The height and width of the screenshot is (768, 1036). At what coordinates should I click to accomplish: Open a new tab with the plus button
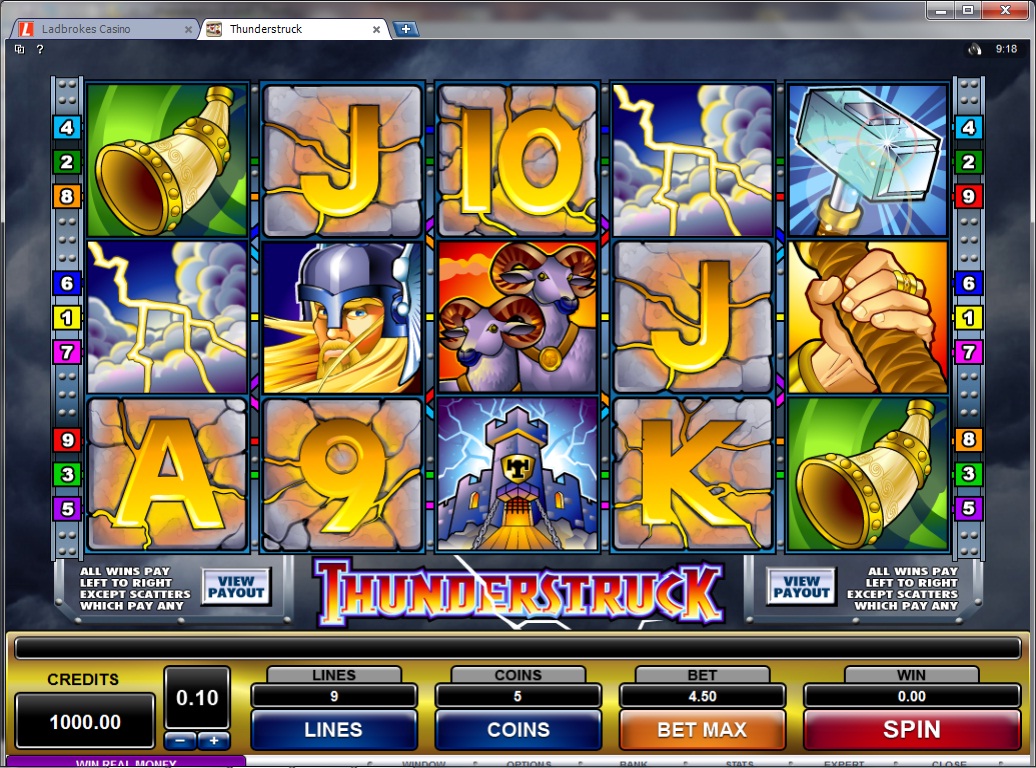point(405,29)
